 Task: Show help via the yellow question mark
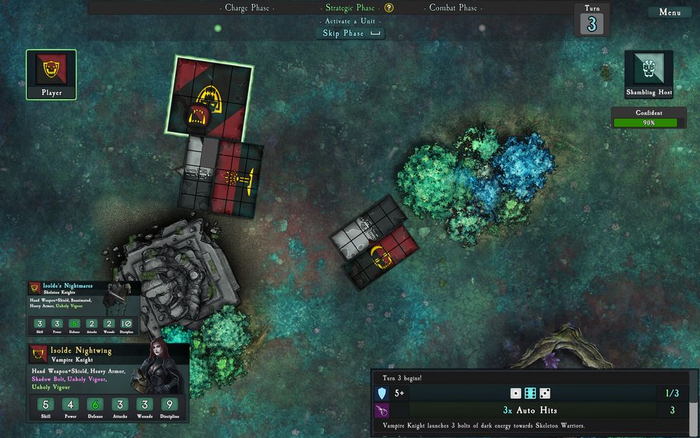pos(389,8)
